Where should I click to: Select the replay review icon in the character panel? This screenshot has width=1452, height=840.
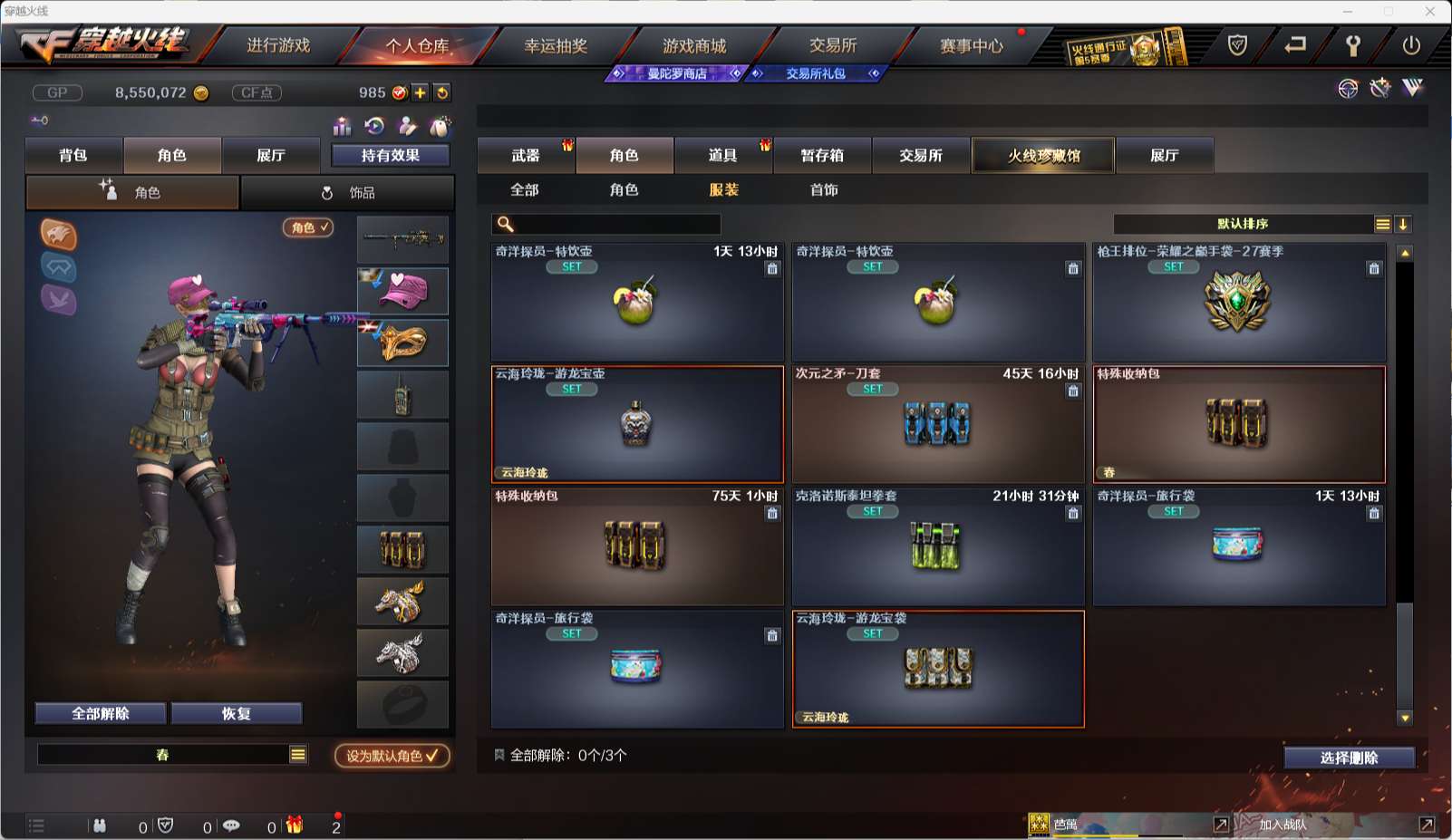click(373, 127)
